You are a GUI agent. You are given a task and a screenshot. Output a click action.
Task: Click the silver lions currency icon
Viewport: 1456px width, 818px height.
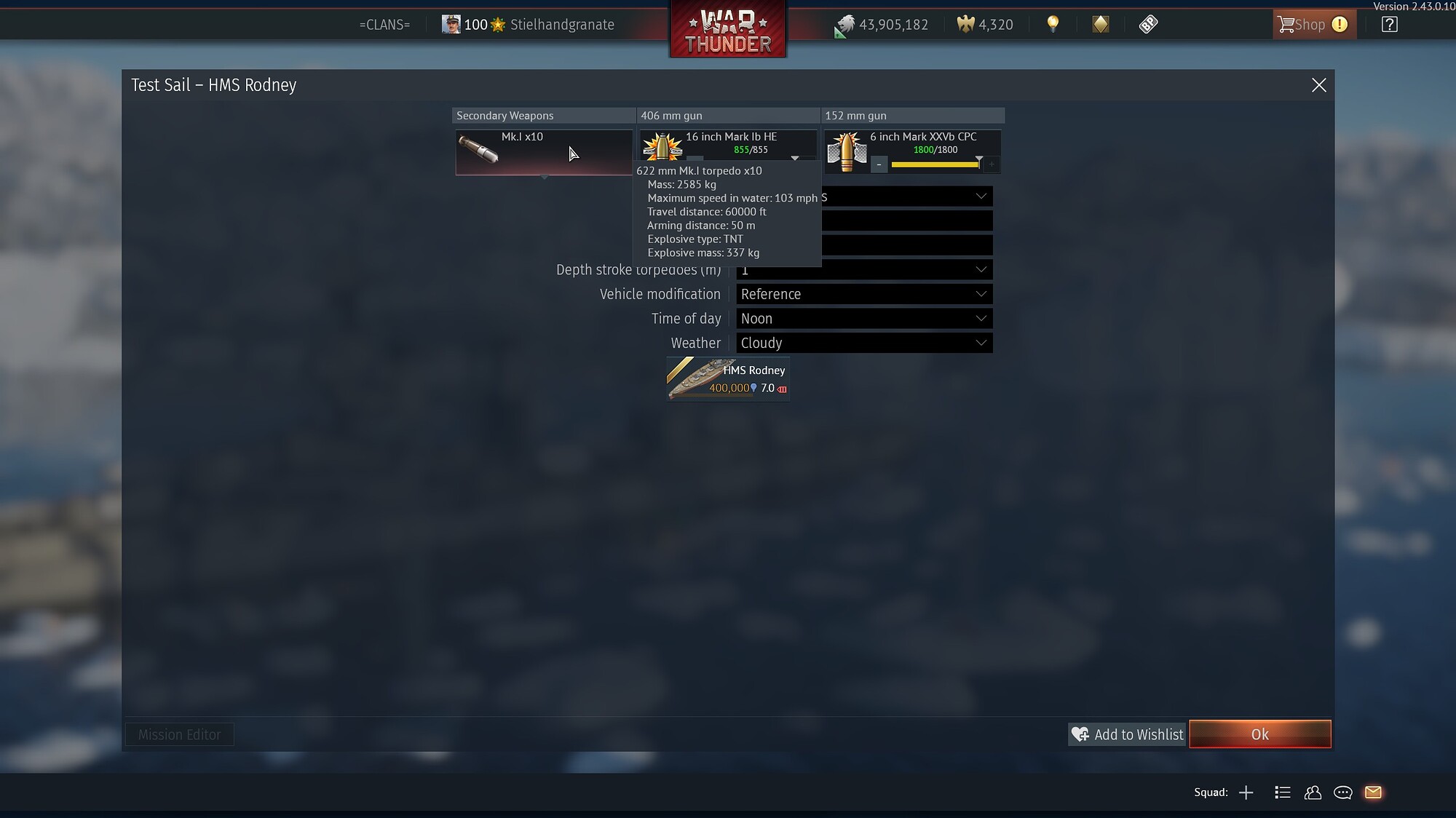tap(845, 24)
